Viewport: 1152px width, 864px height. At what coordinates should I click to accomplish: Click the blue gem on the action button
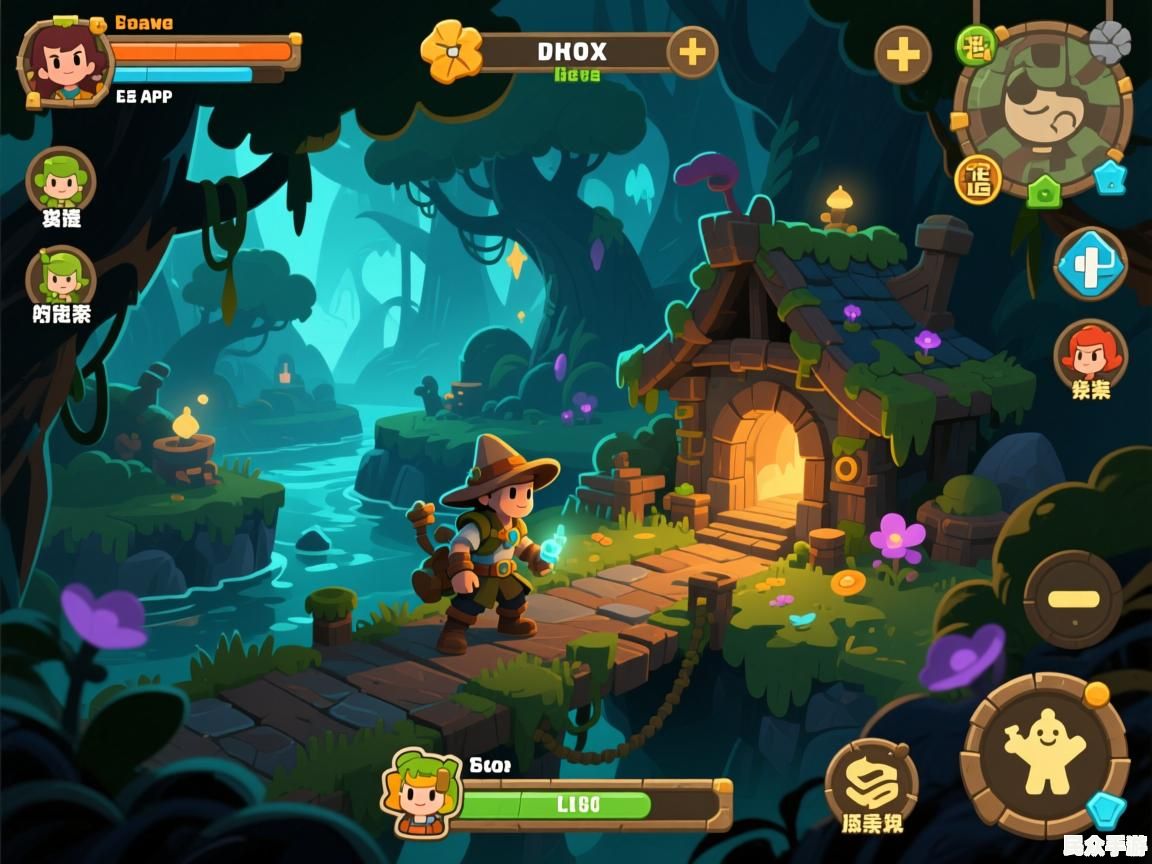pyautogui.click(x=1106, y=809)
